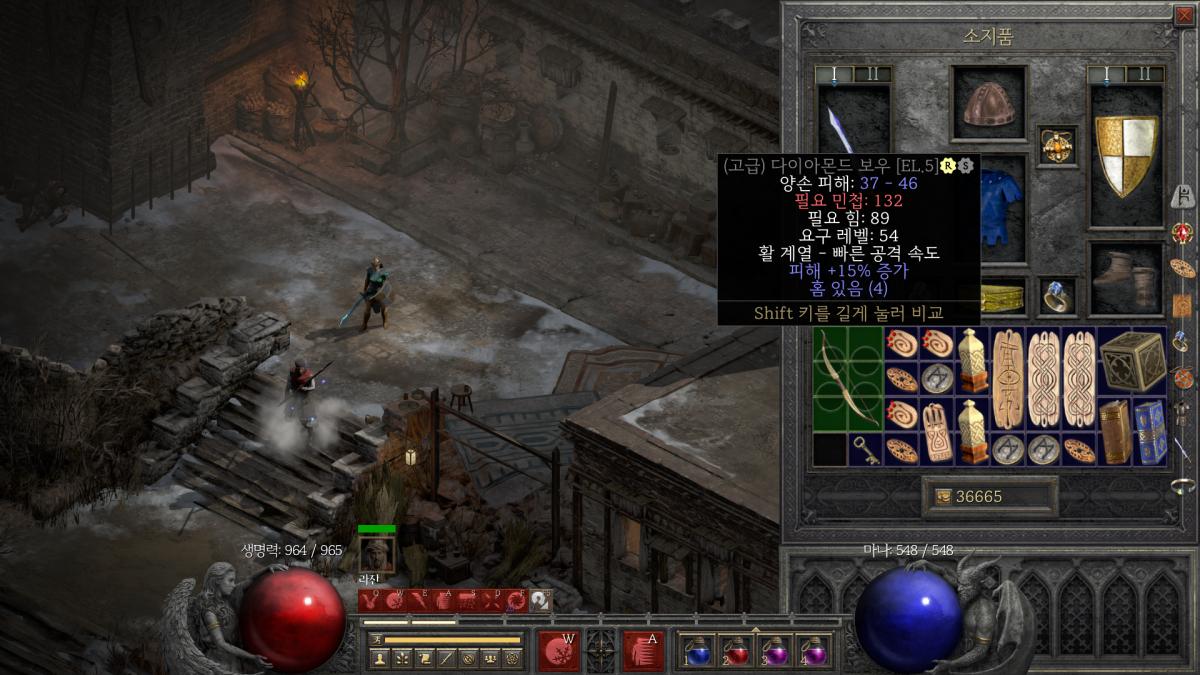Click the equipped boots slot

1126,279
